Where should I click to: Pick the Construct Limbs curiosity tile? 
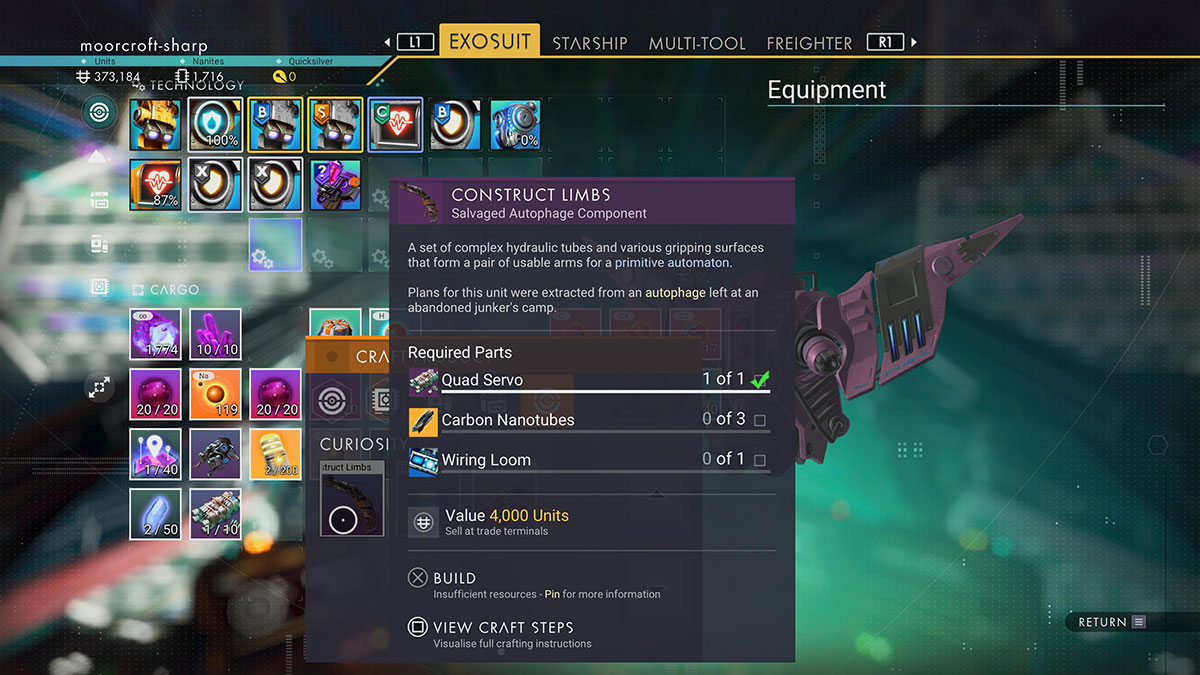(352, 498)
